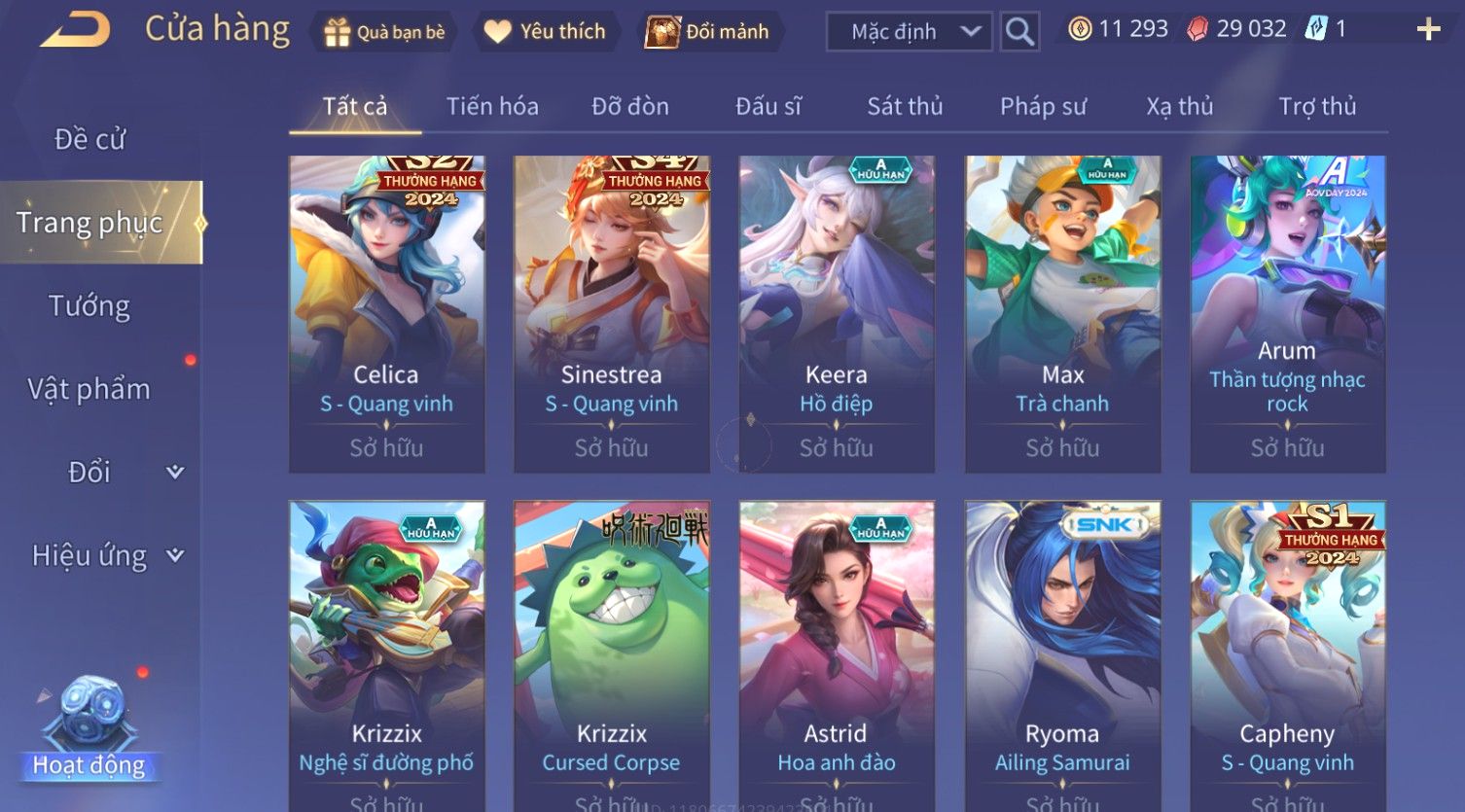Image resolution: width=1465 pixels, height=812 pixels.
Task: Open the Vật phẩm items section
Action: point(89,389)
